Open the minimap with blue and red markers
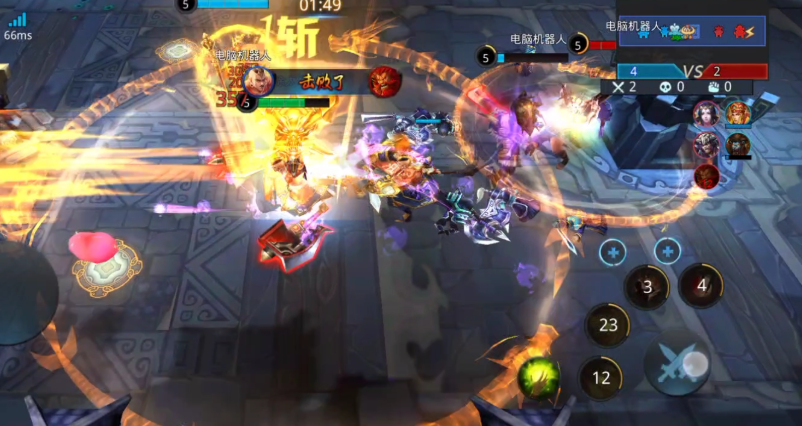 pos(691,31)
